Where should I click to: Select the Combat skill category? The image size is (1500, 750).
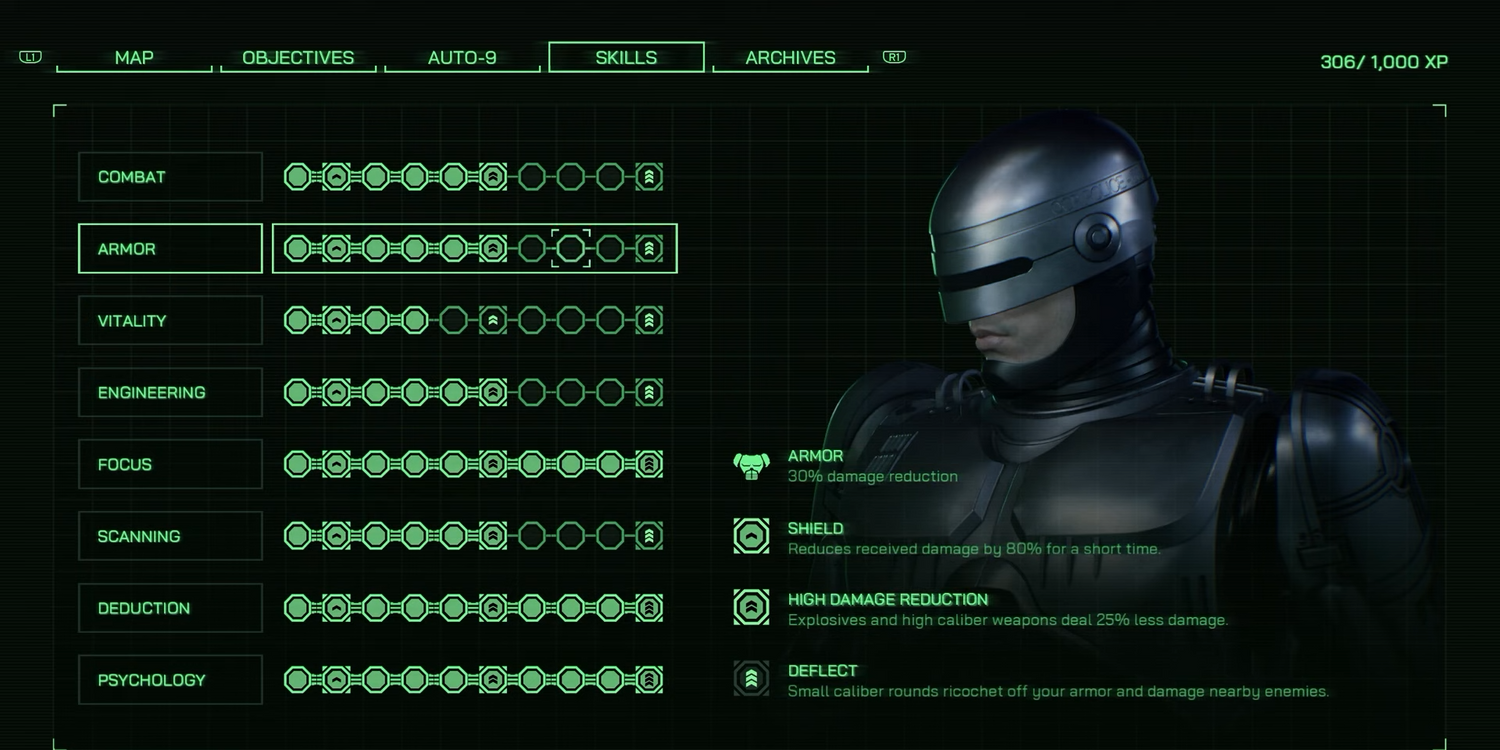click(x=170, y=177)
